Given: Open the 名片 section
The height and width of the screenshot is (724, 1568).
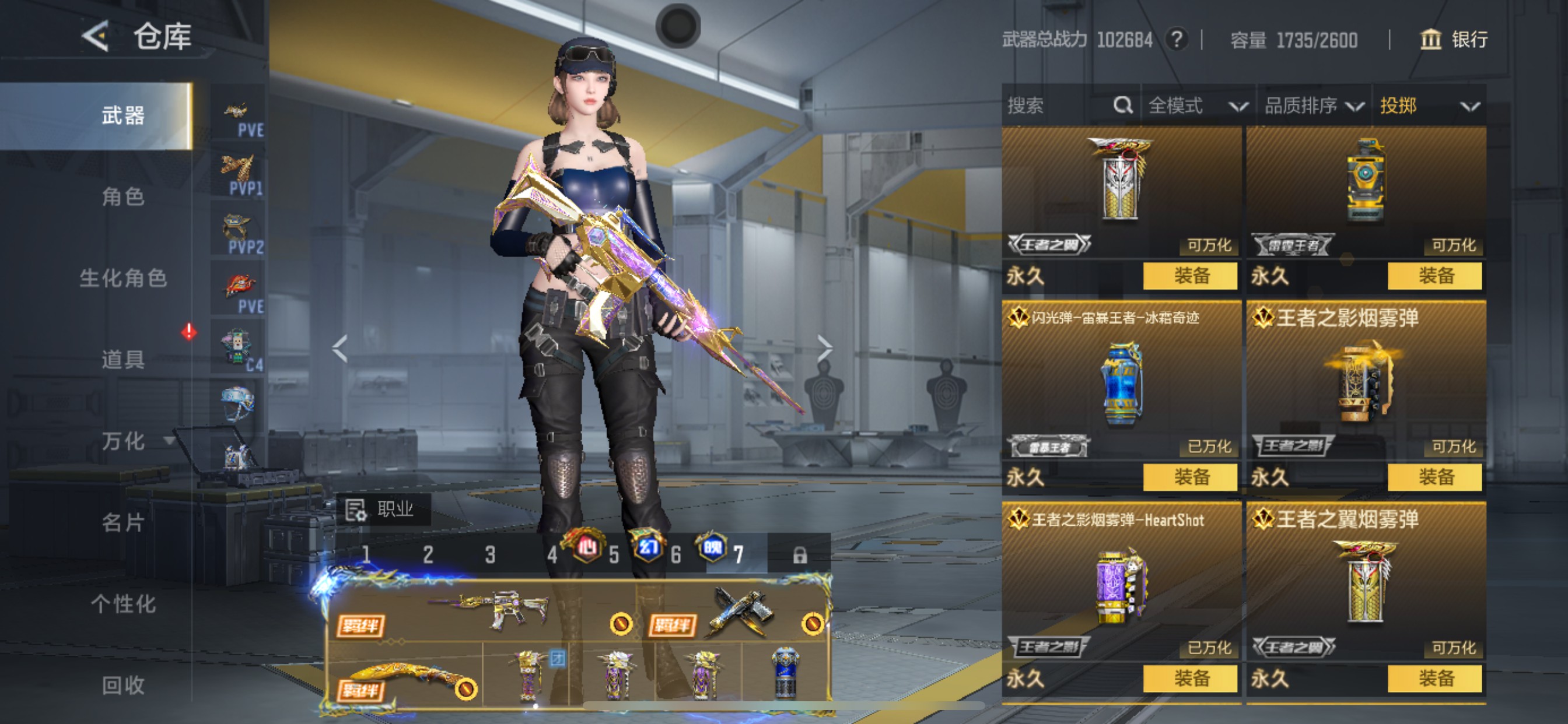Looking at the screenshot, I should pos(123,522).
